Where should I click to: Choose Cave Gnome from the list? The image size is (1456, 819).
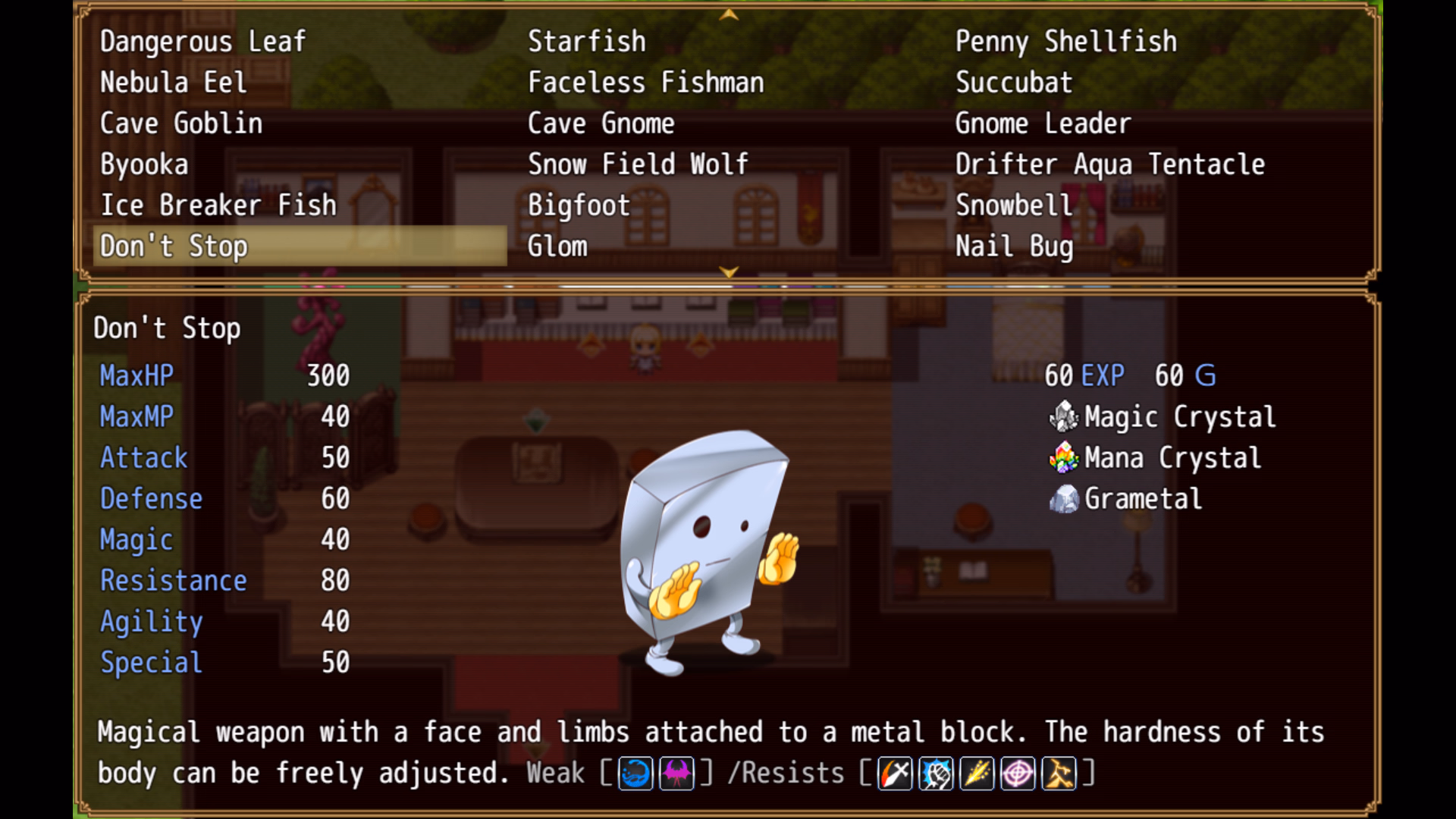[x=601, y=124]
